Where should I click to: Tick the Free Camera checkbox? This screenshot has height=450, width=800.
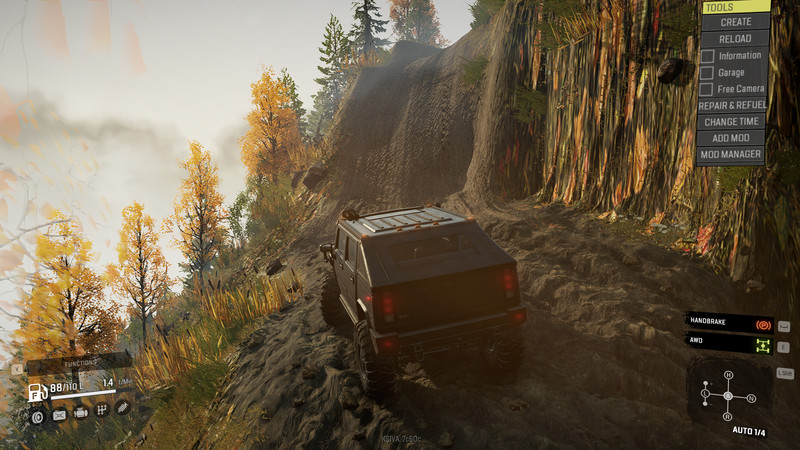pyautogui.click(x=707, y=89)
